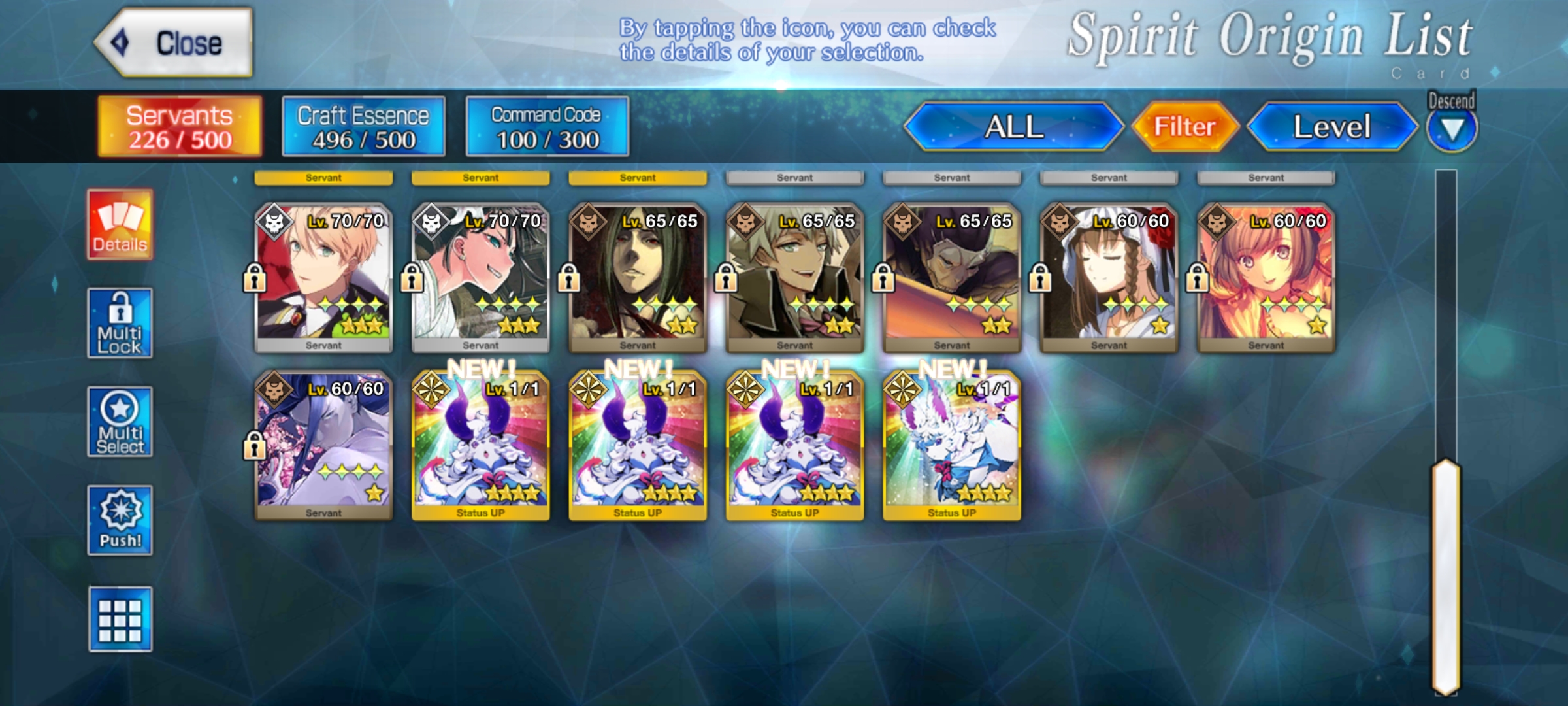The height and width of the screenshot is (706, 1568).
Task: Toggle the Descend sort order arrow
Action: click(x=1452, y=129)
